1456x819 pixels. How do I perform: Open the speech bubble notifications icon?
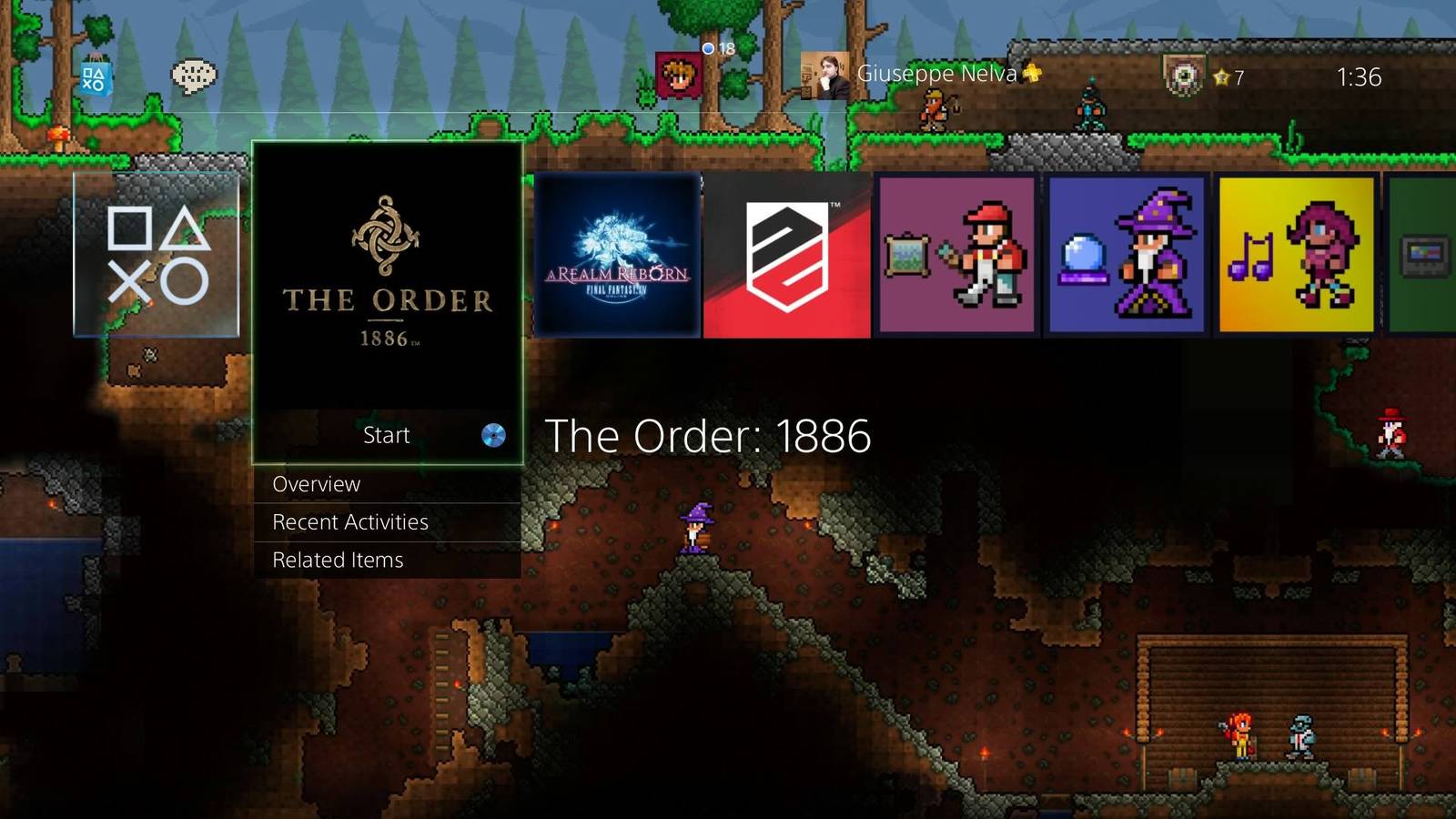pos(194,75)
